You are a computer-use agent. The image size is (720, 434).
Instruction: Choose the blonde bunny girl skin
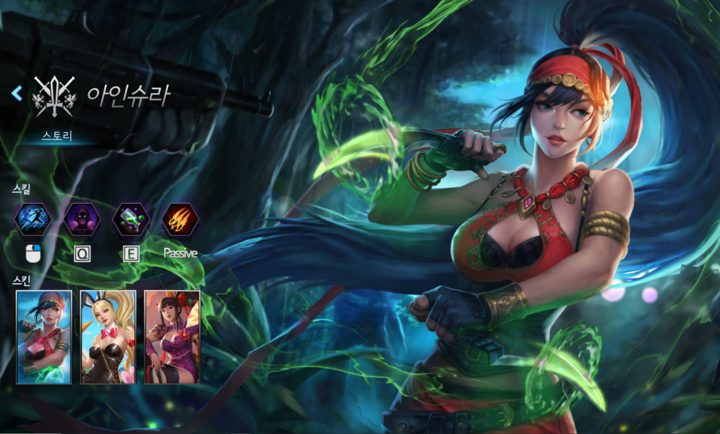108,337
